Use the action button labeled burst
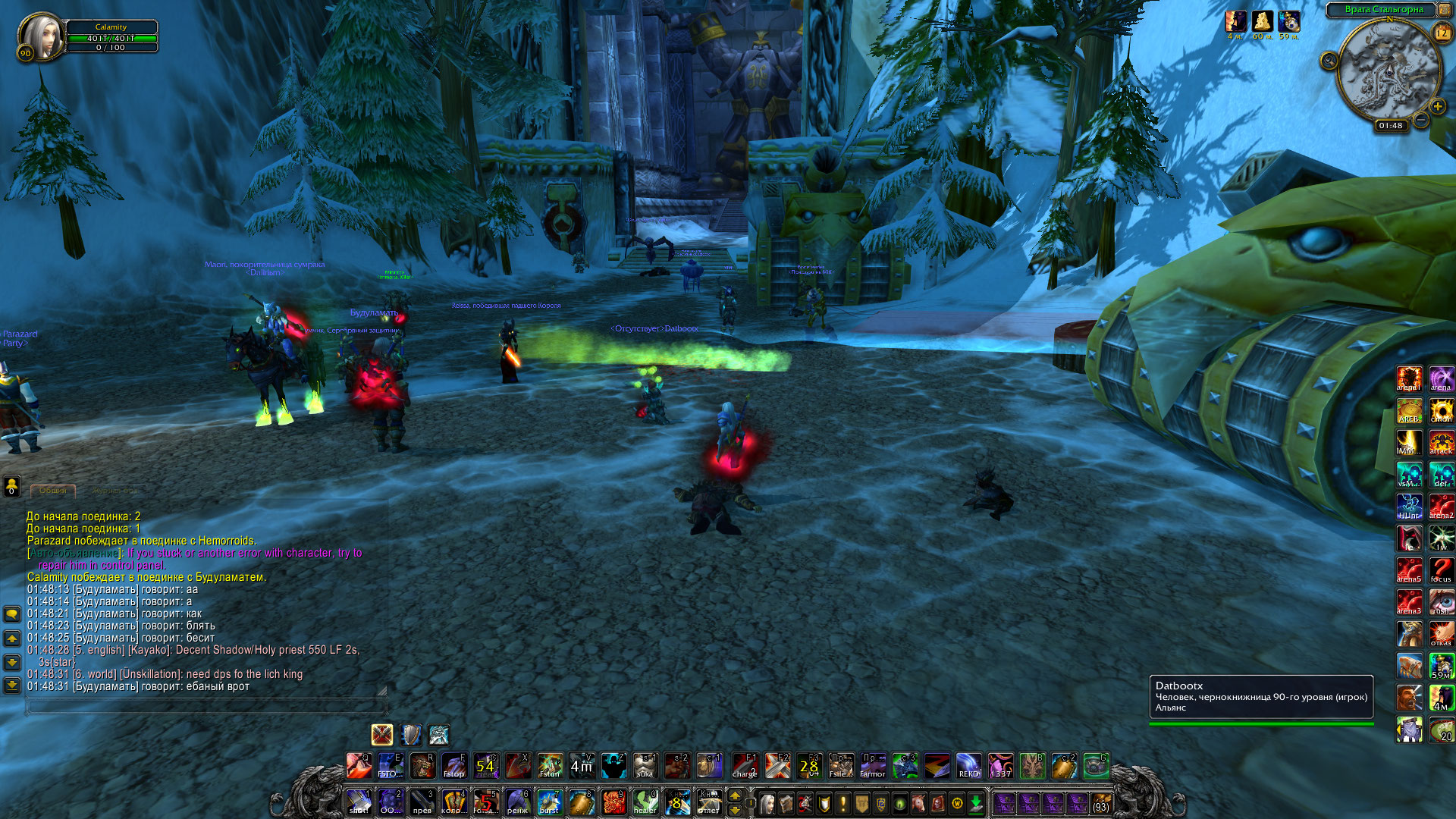 [549, 802]
